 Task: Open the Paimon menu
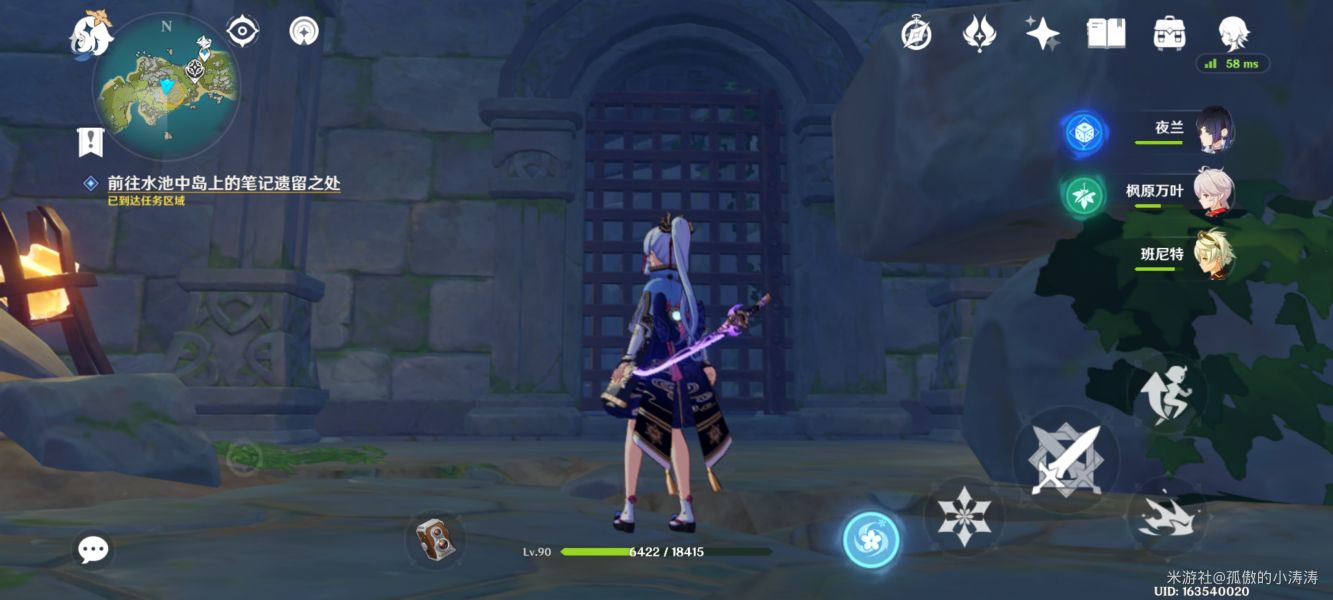click(x=91, y=33)
